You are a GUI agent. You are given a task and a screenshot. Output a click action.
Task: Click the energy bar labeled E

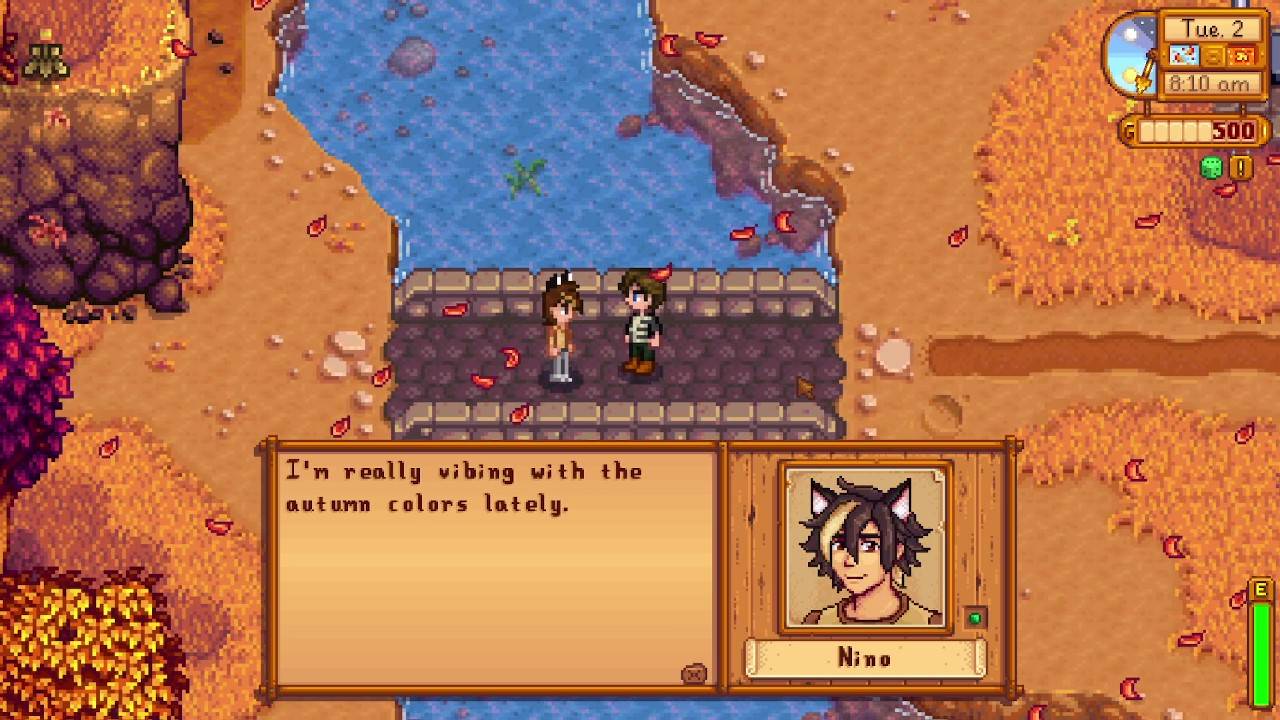[x=1262, y=640]
